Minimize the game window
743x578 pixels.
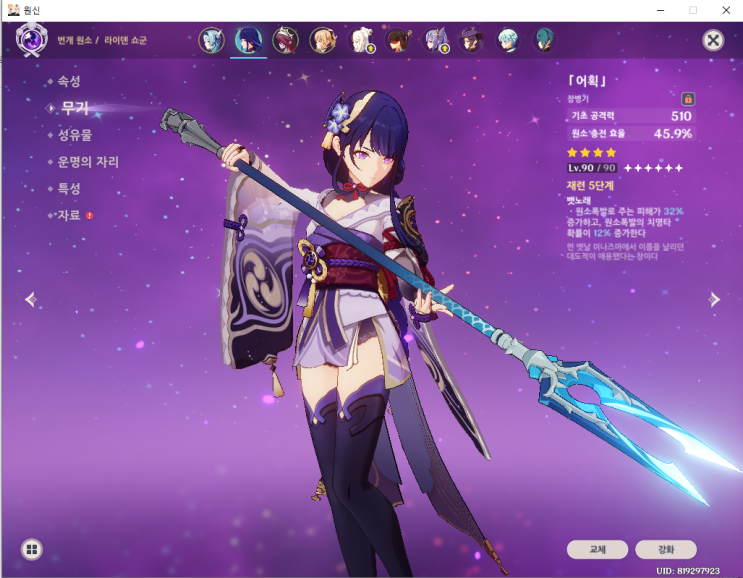[x=659, y=9]
